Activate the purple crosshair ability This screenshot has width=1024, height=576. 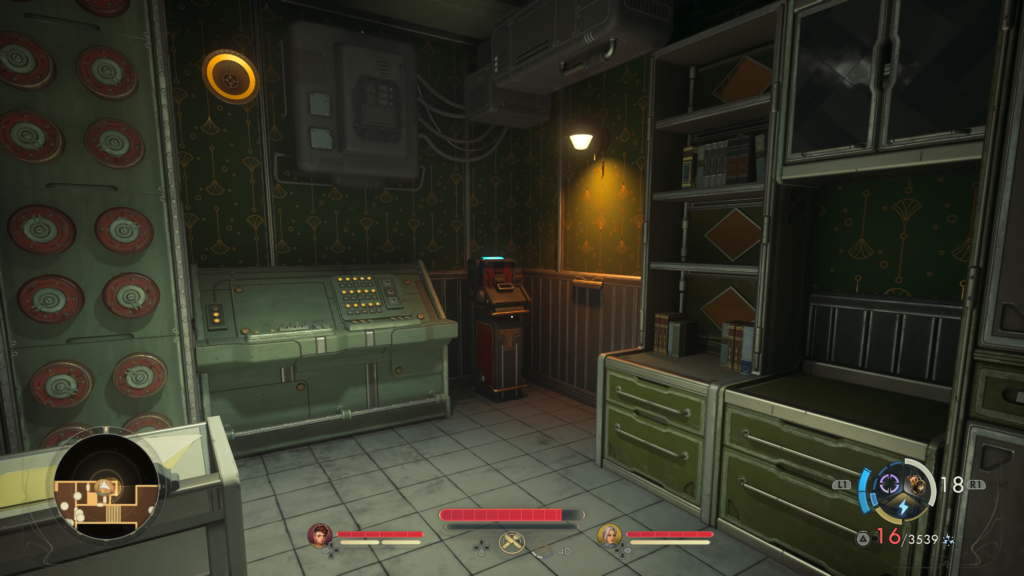[x=888, y=485]
